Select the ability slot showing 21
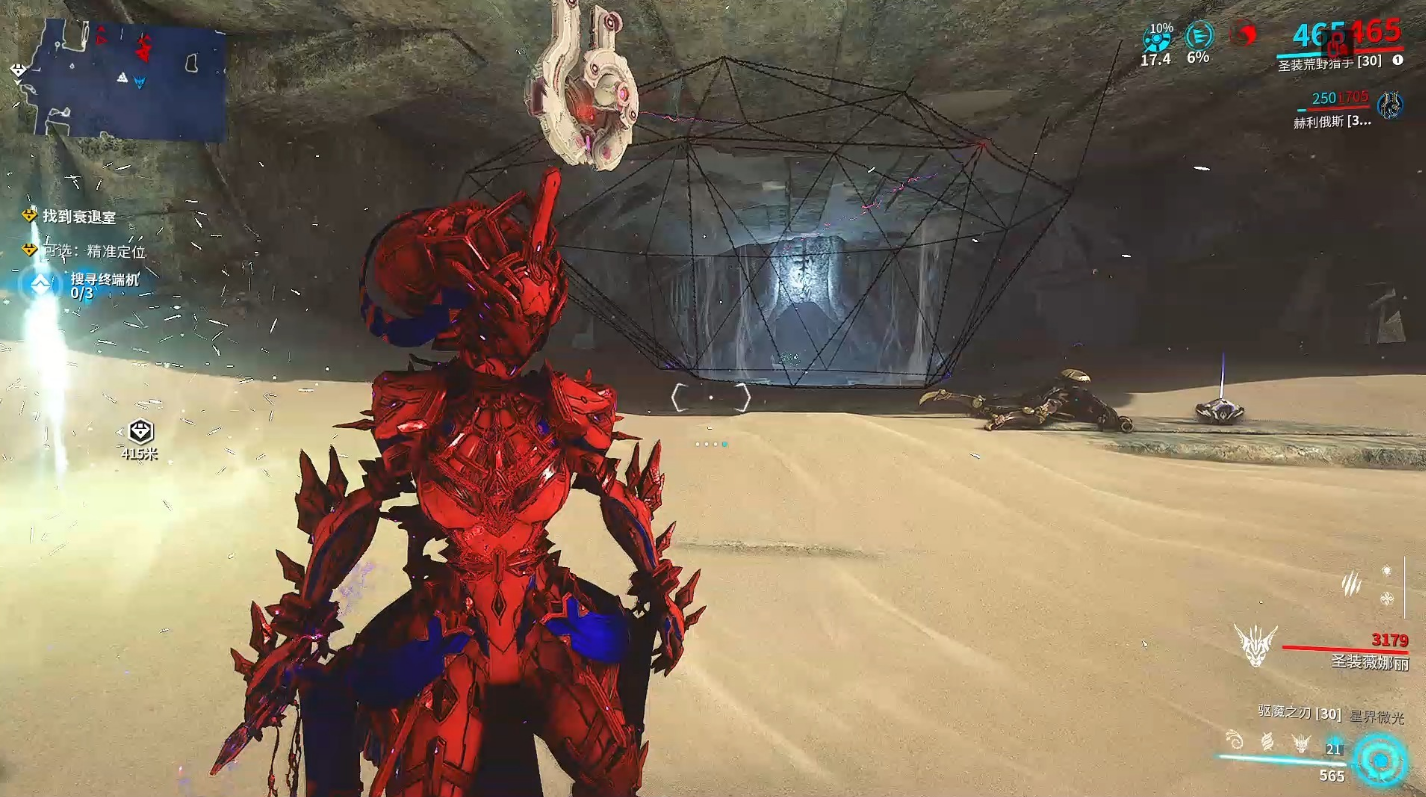Image resolution: width=1426 pixels, height=797 pixels. 1333,746
